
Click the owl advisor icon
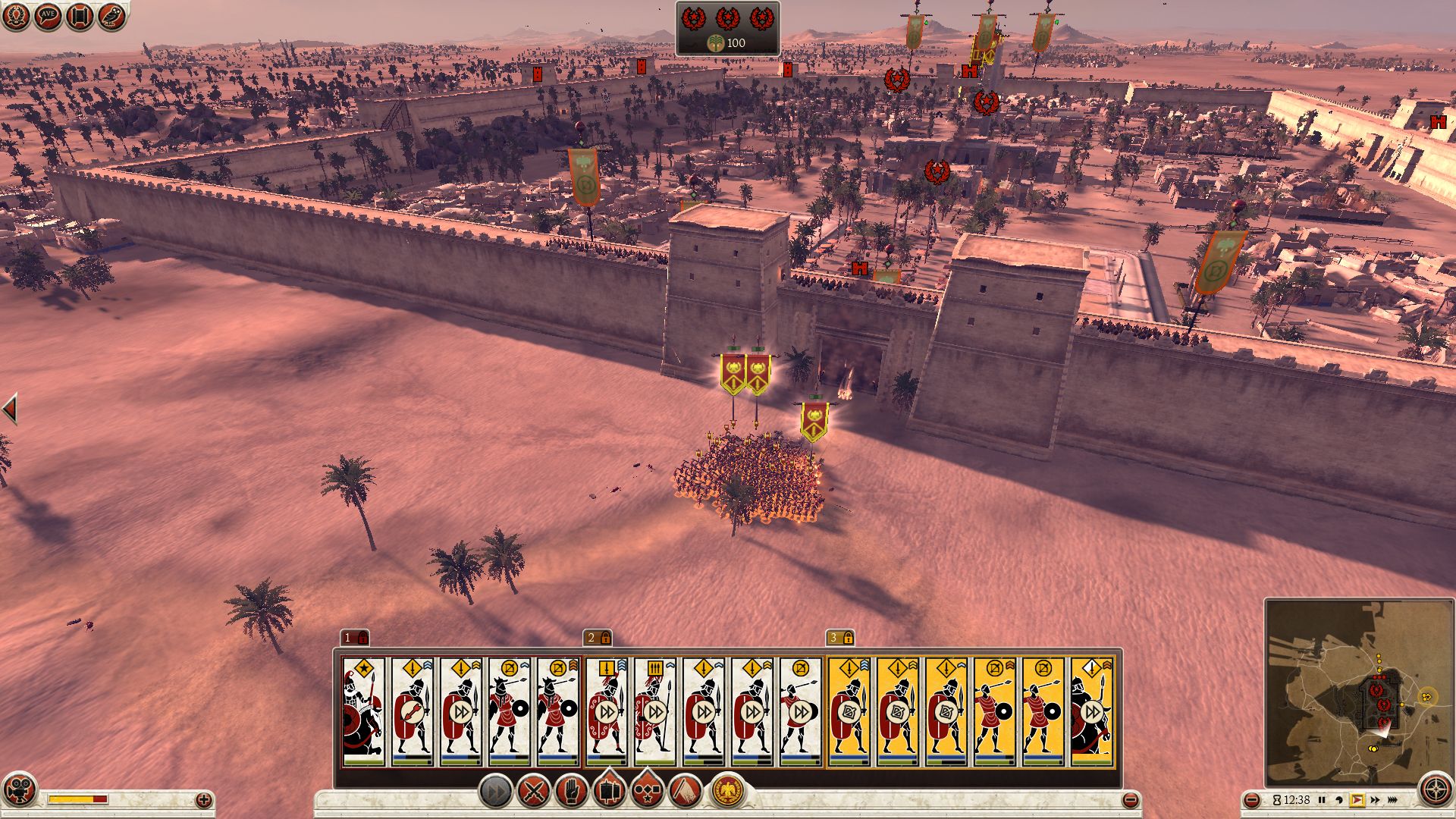coord(111,16)
